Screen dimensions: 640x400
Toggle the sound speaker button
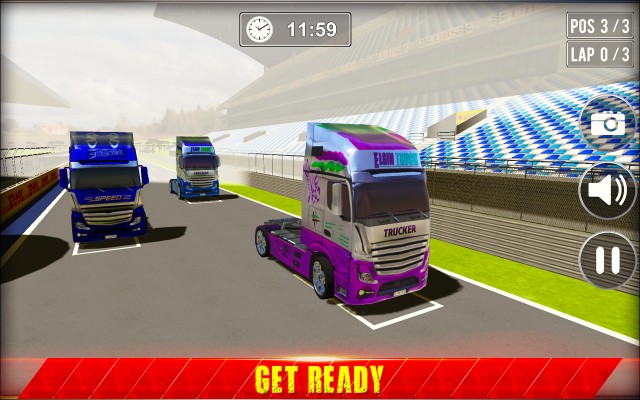pyautogui.click(x=607, y=190)
